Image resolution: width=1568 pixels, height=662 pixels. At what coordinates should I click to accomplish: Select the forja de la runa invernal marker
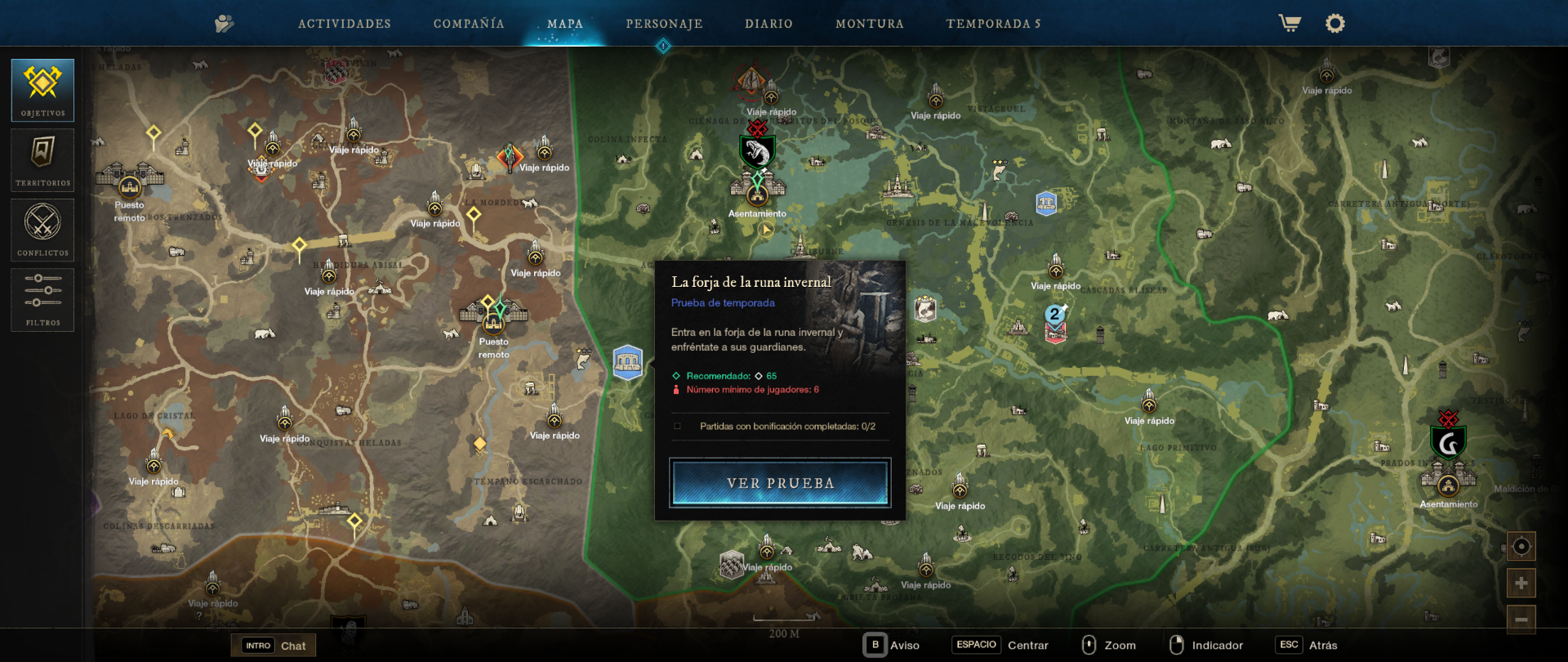628,362
